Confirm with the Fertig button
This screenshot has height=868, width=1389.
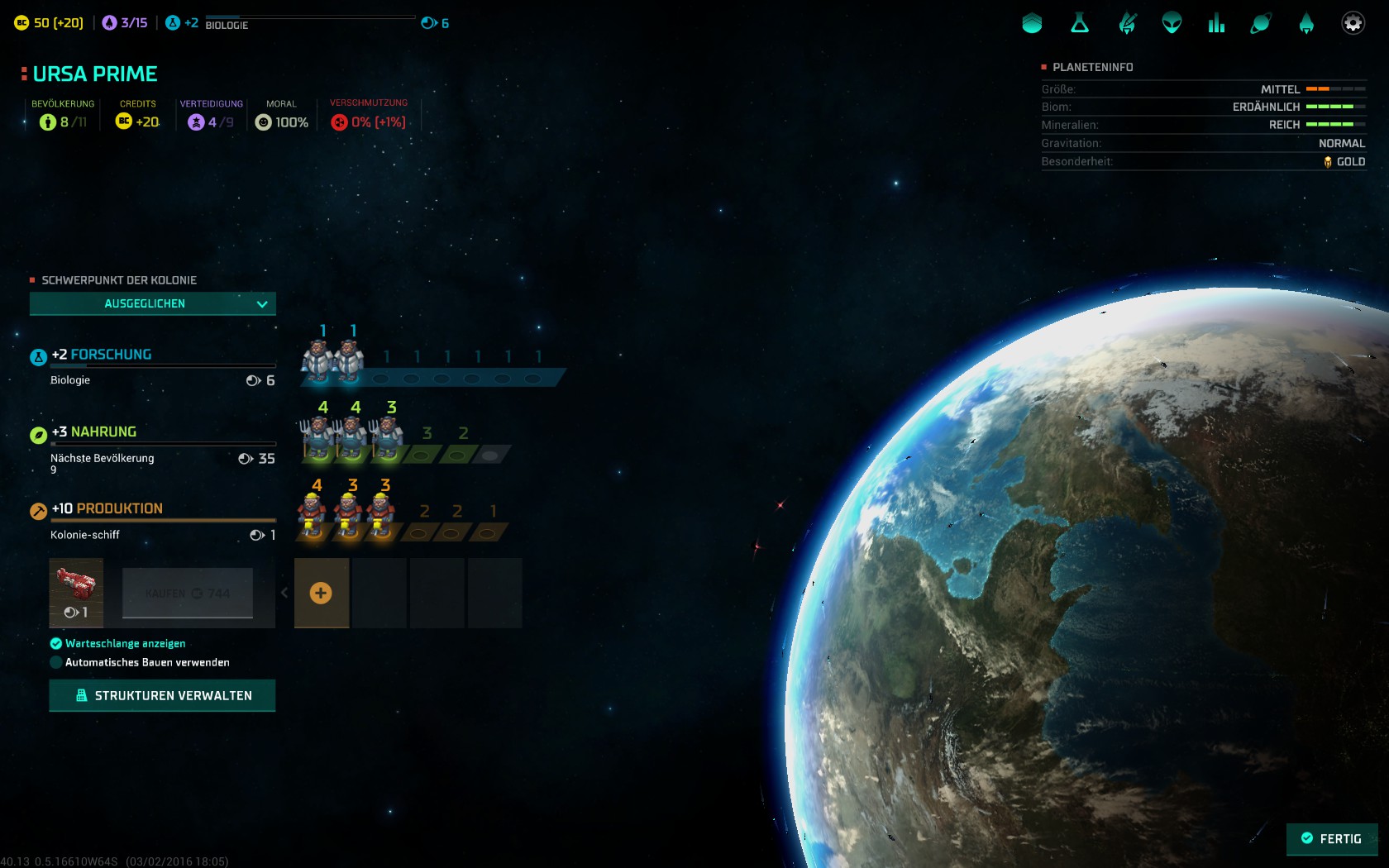coord(1331,838)
